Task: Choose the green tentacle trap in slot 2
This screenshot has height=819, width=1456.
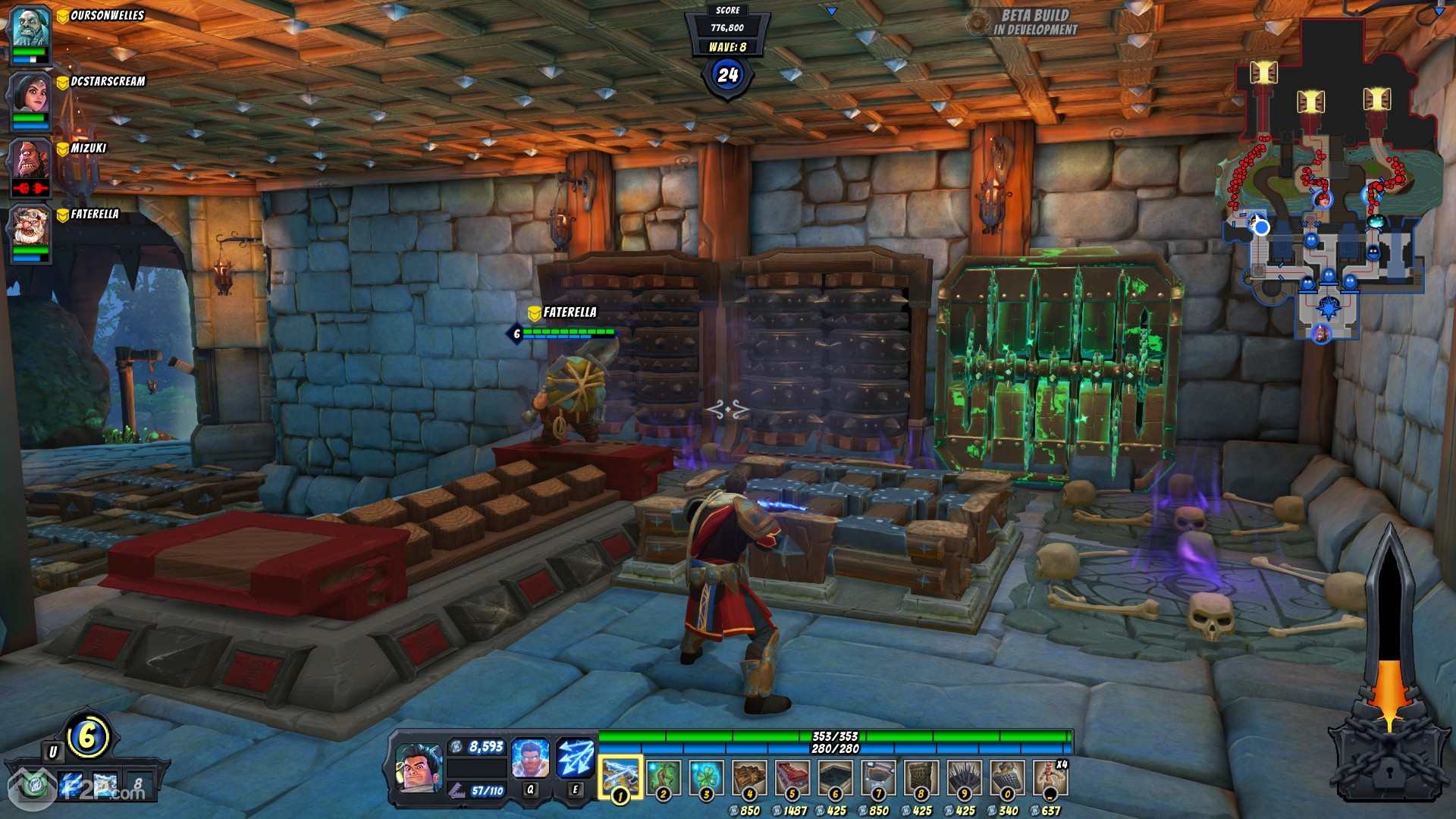Action: pyautogui.click(x=663, y=777)
